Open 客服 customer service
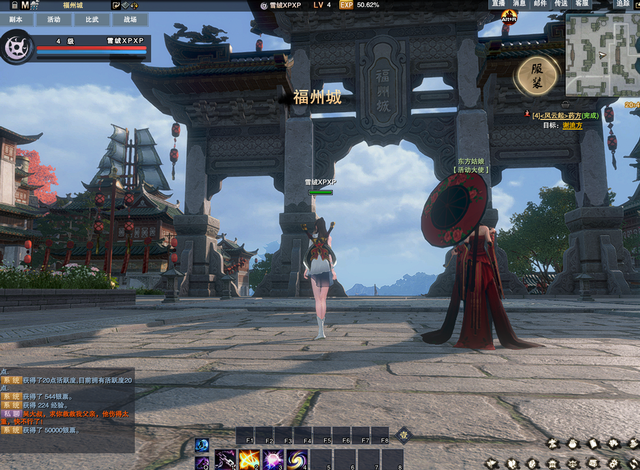The width and height of the screenshot is (640, 470). tap(582, 4)
